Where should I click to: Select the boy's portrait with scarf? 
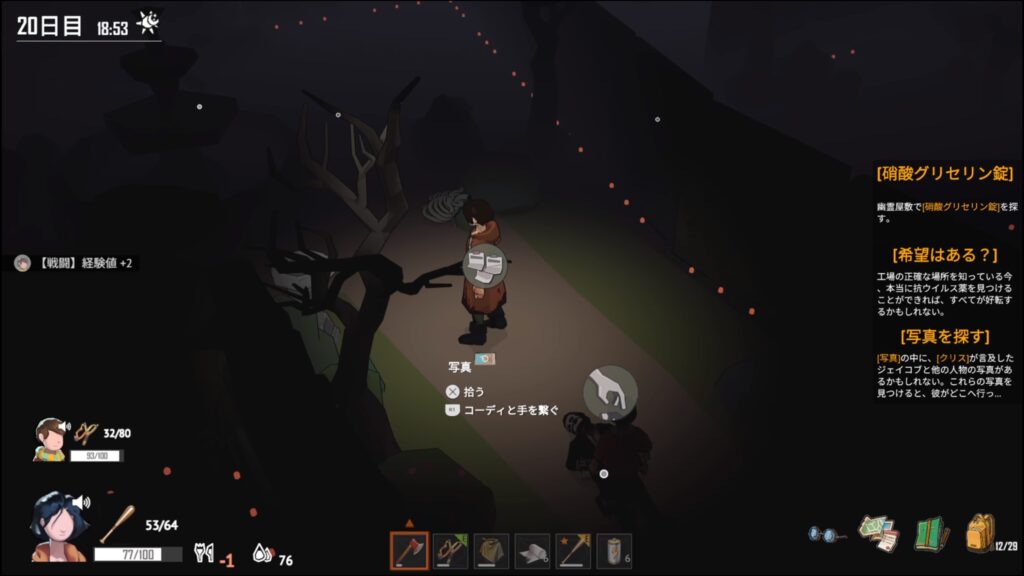(x=49, y=439)
